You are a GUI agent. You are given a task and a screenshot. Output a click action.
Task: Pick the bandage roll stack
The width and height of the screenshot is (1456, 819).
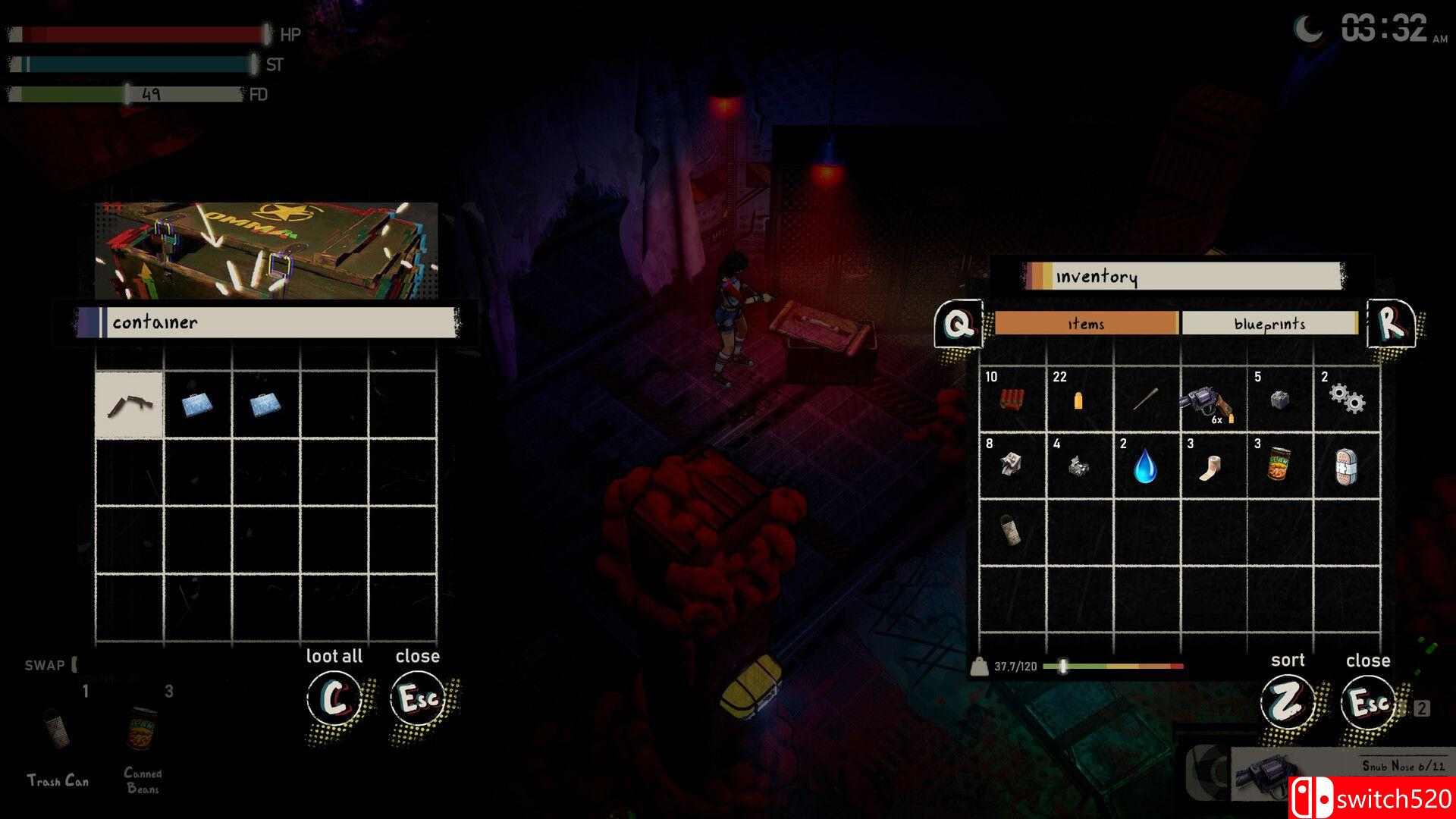(1211, 466)
